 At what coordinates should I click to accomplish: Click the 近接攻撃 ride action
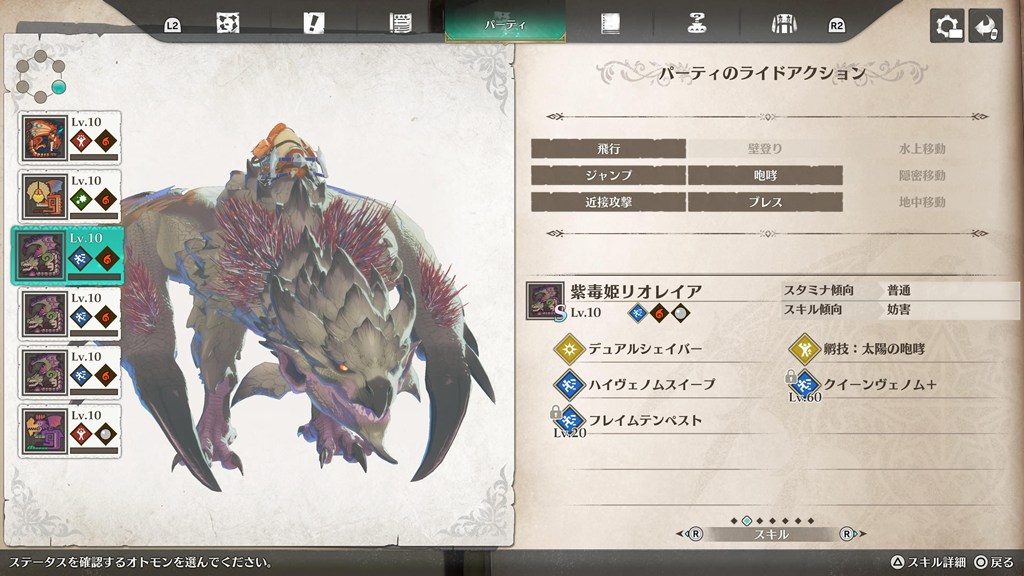(608, 201)
